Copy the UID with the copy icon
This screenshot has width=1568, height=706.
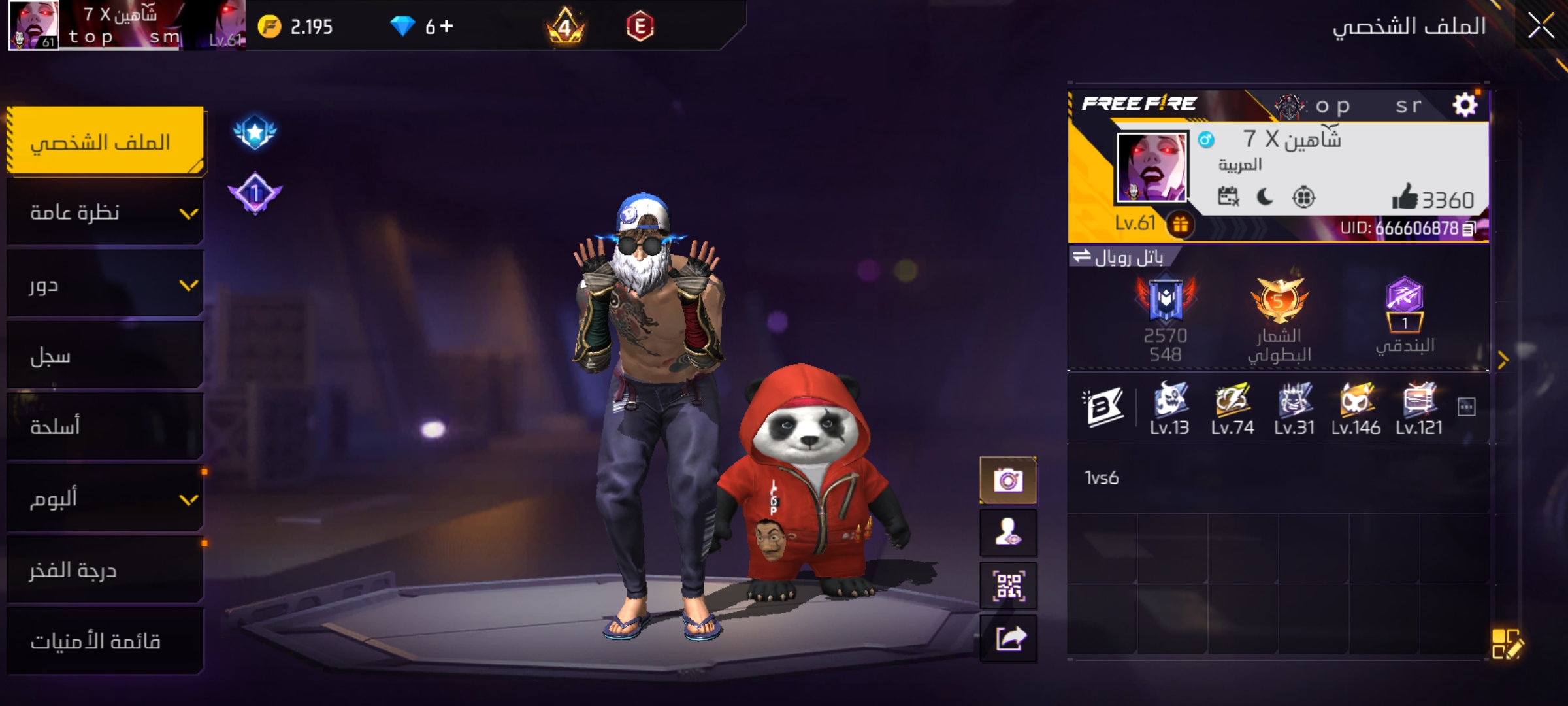pos(1469,229)
